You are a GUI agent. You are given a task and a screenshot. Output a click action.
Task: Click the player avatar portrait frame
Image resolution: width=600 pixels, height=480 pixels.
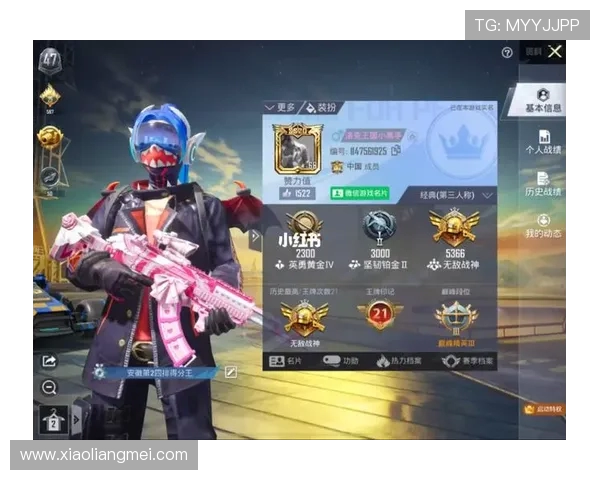click(x=296, y=146)
